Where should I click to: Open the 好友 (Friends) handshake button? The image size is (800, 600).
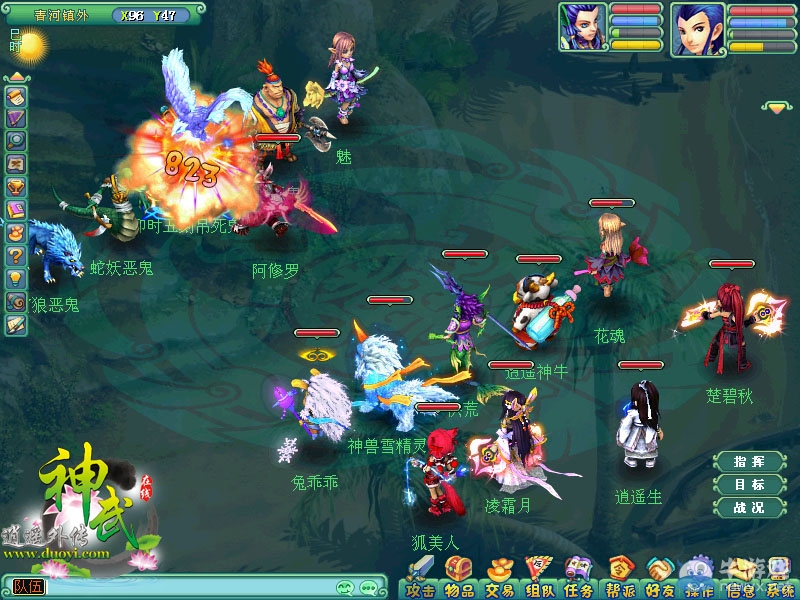tap(659, 579)
